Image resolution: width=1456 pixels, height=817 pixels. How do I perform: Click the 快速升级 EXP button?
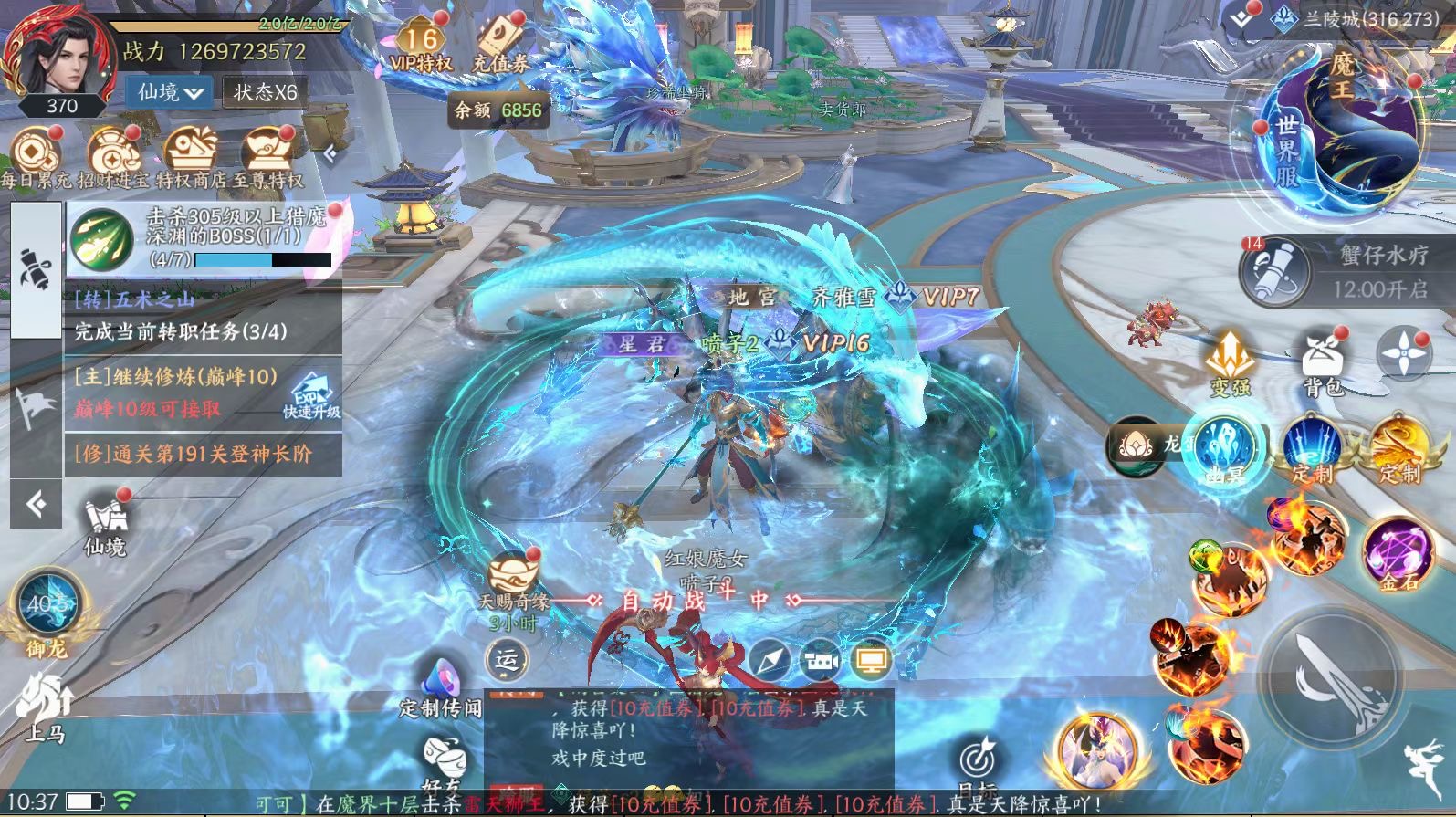[311, 397]
